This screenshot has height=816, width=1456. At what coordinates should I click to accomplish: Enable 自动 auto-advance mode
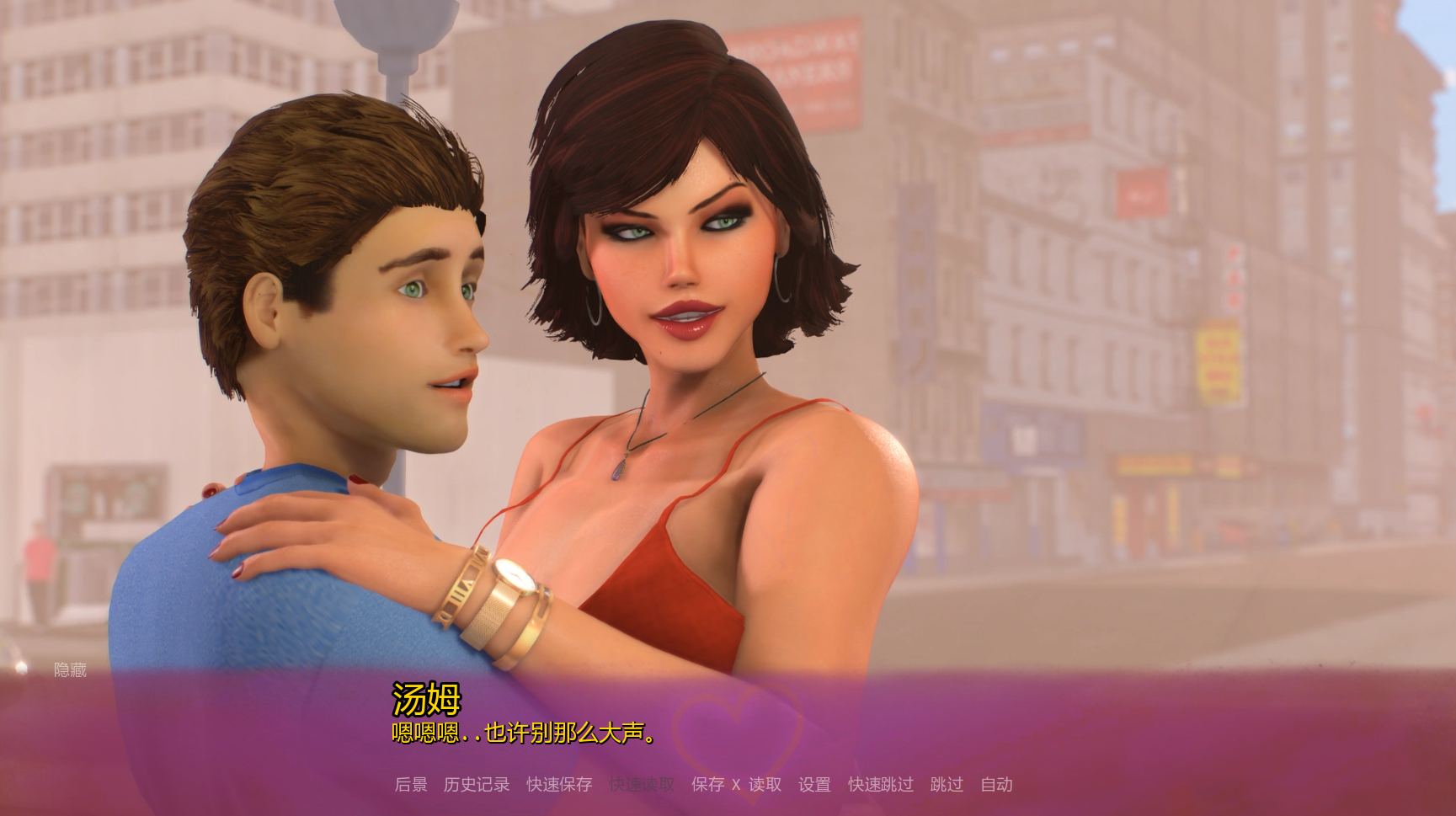pyautogui.click(x=996, y=785)
